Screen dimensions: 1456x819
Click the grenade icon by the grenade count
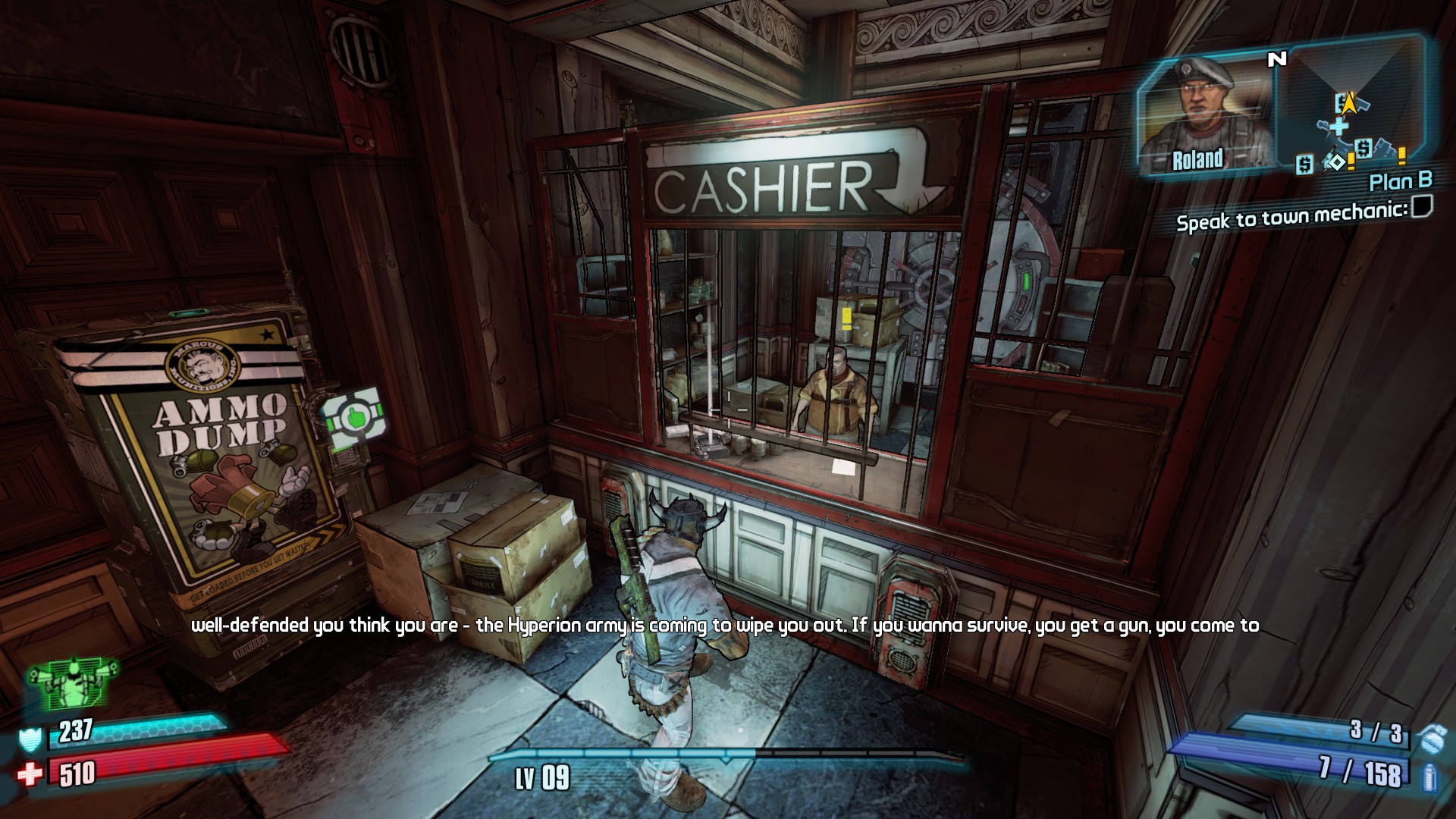pyautogui.click(x=1430, y=737)
